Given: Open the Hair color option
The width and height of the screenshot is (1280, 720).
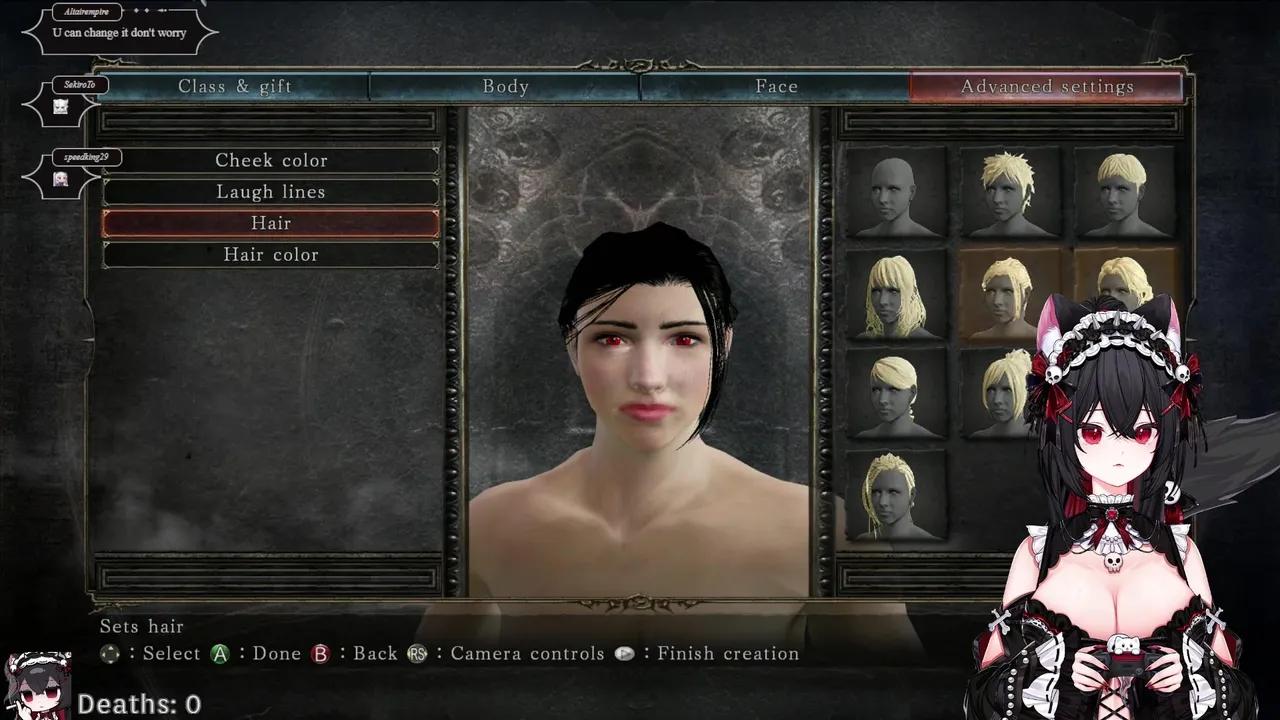Looking at the screenshot, I should click(x=271, y=255).
